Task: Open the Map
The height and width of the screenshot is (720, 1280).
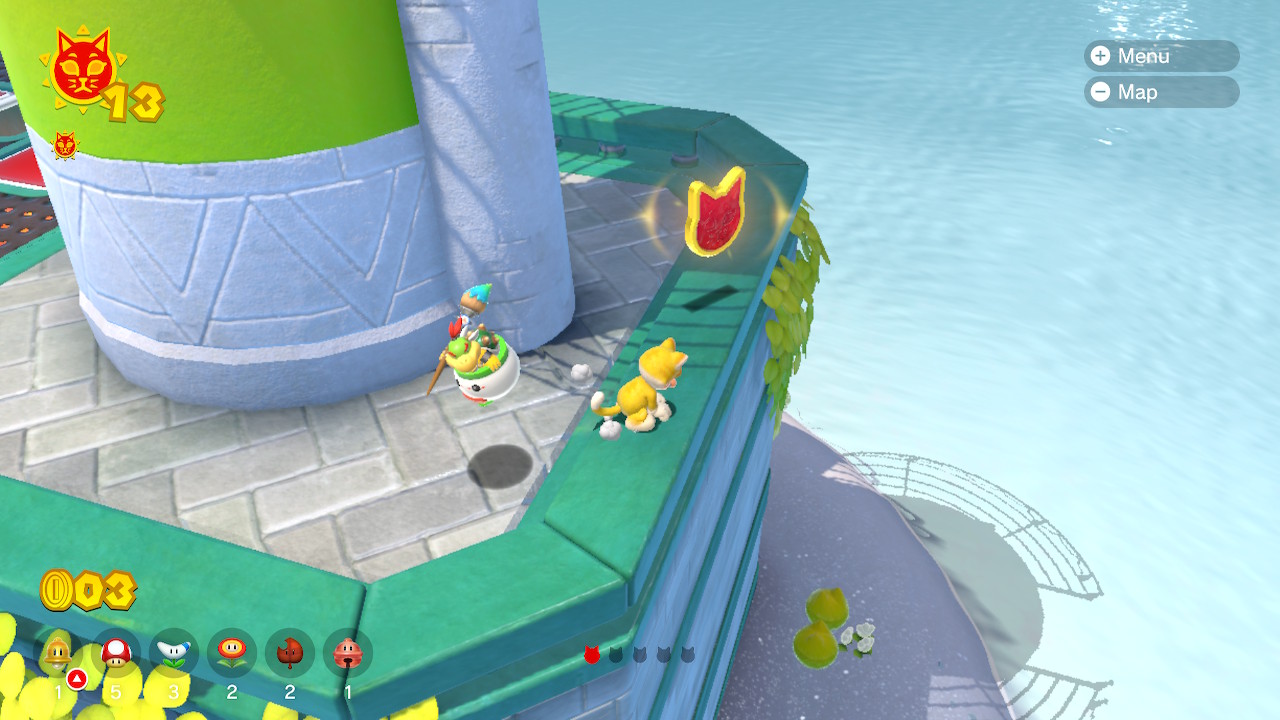Action: (1160, 92)
